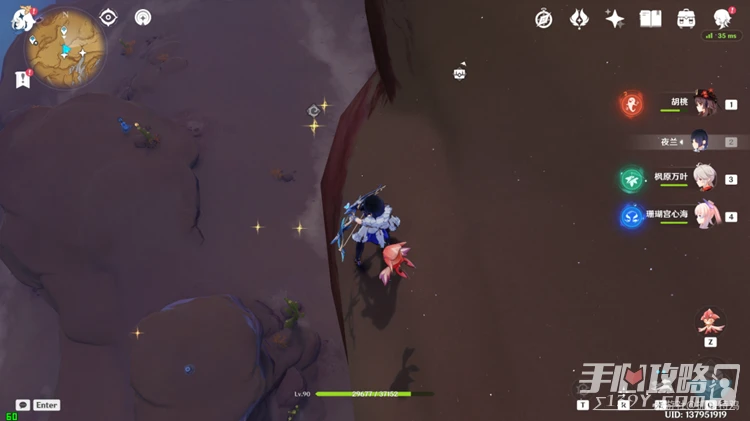
Task: Use the red fairy gadget icon
Action: [x=710, y=322]
